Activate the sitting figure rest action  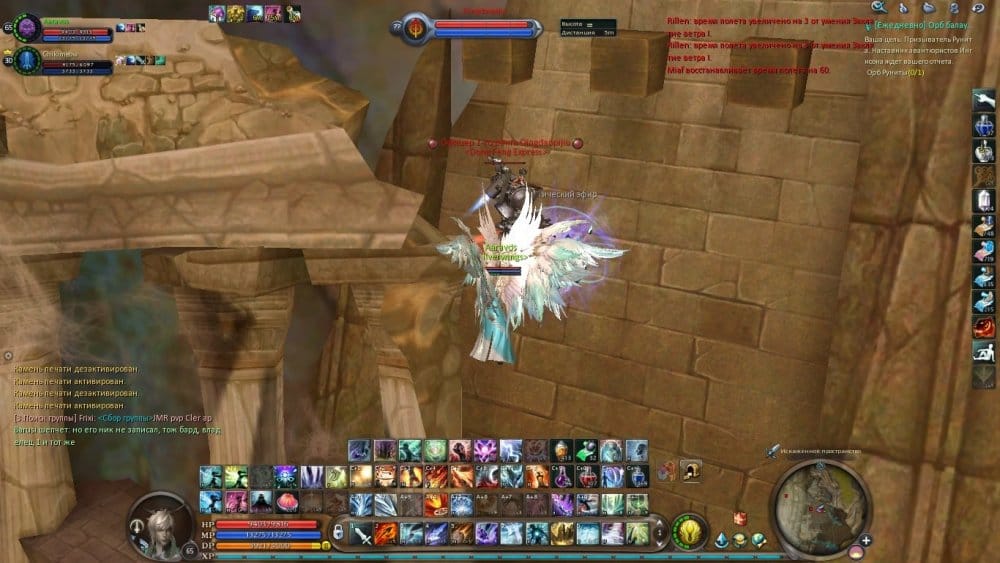tap(984, 351)
